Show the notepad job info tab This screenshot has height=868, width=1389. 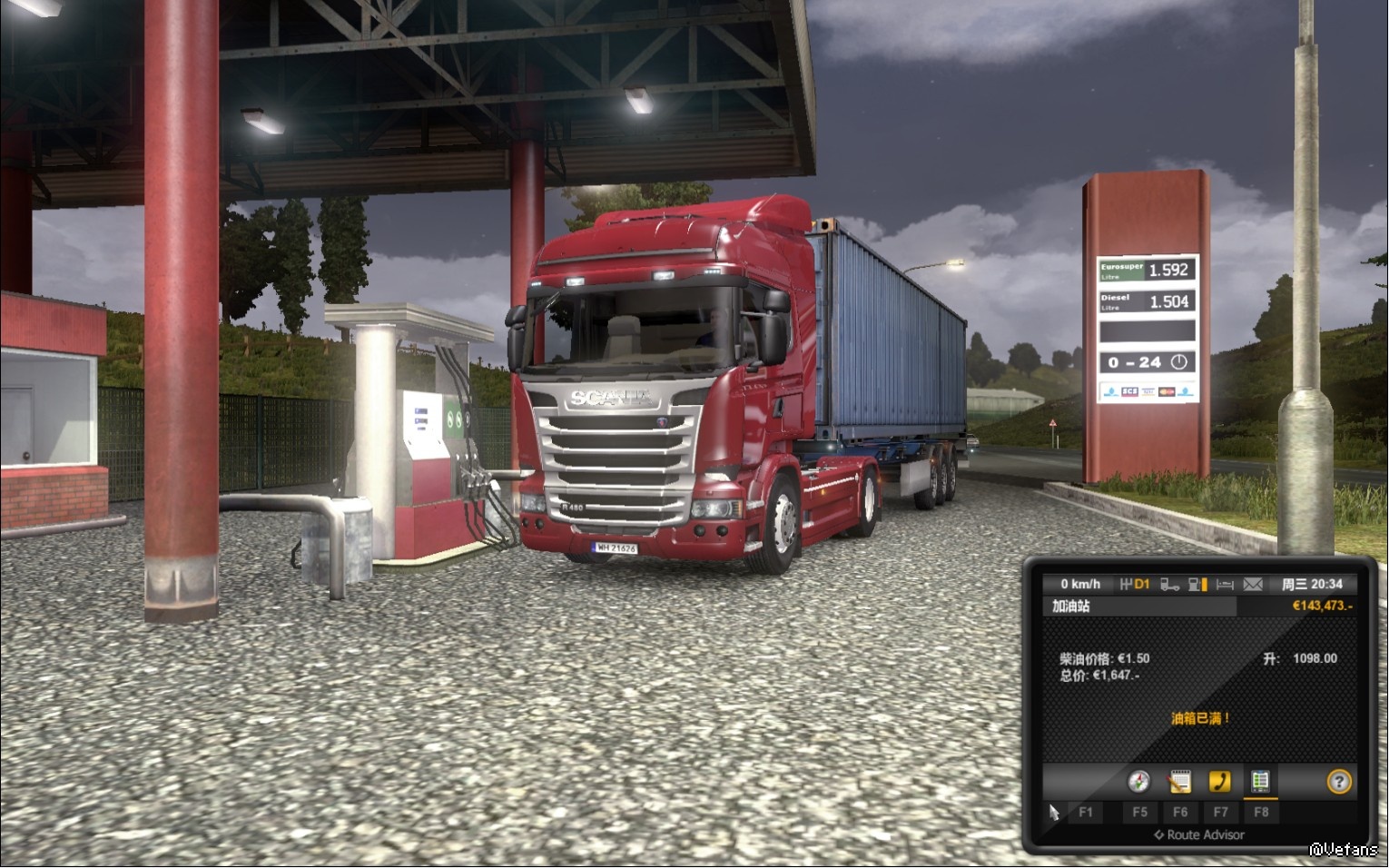[1179, 782]
